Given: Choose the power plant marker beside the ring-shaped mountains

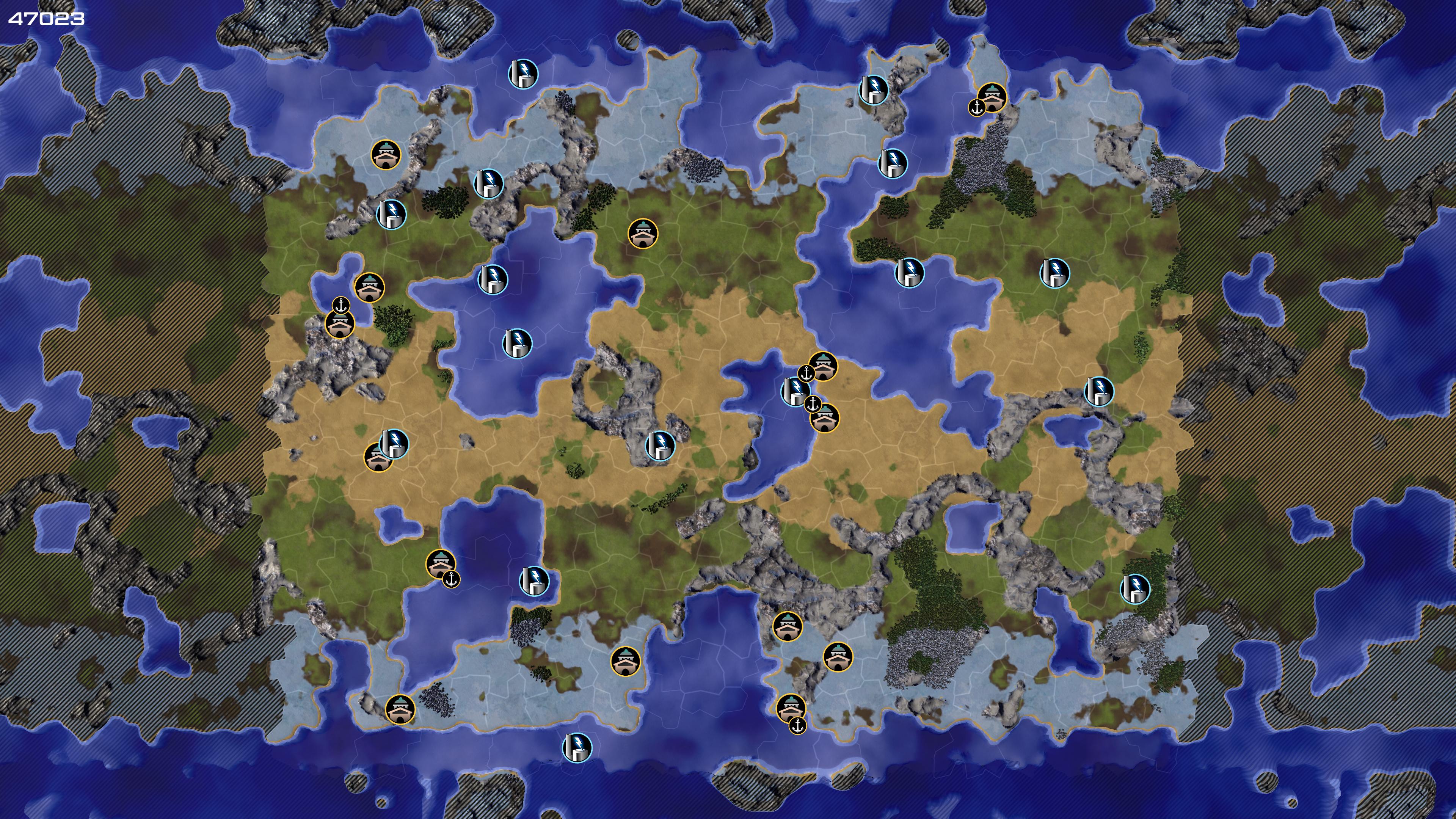Looking at the screenshot, I should [660, 445].
